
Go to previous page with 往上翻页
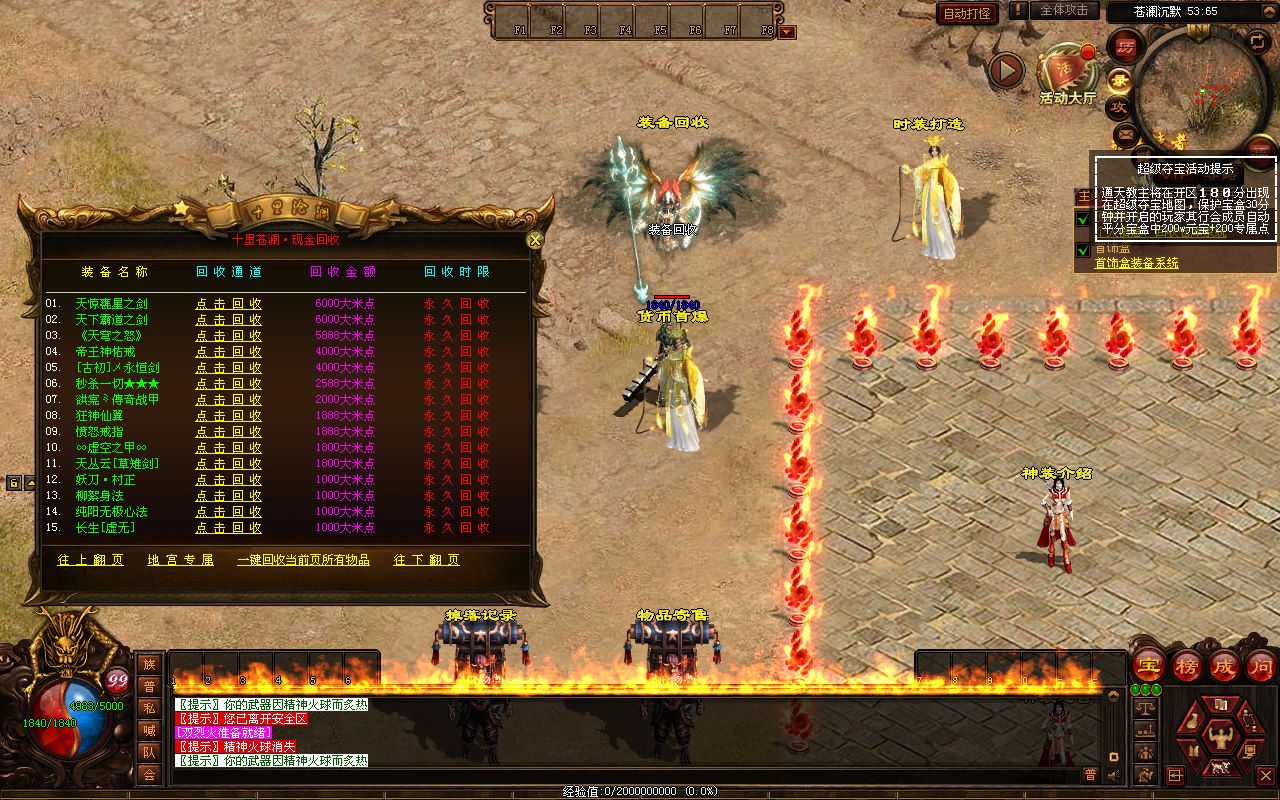91,560
